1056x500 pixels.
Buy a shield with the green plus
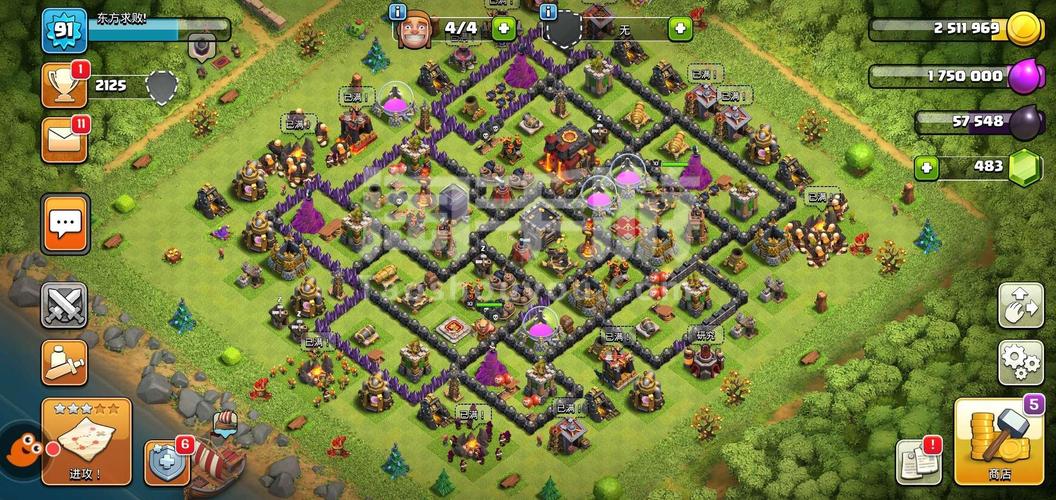pyautogui.click(x=680, y=28)
